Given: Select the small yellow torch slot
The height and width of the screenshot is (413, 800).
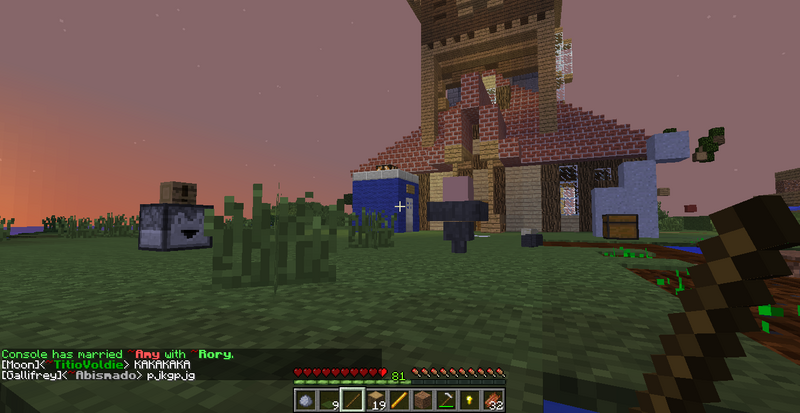Looking at the screenshot, I should pyautogui.click(x=467, y=400).
